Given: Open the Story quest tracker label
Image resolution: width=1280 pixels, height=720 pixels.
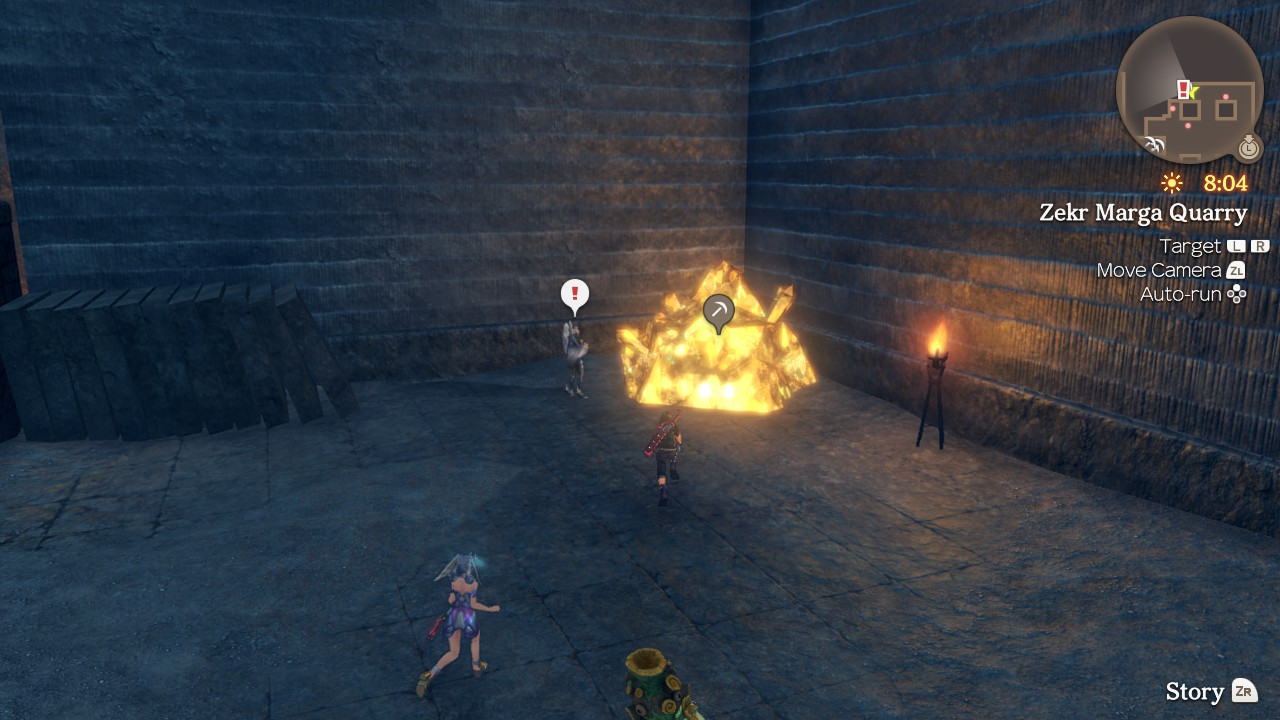Looking at the screenshot, I should pos(1195,691).
